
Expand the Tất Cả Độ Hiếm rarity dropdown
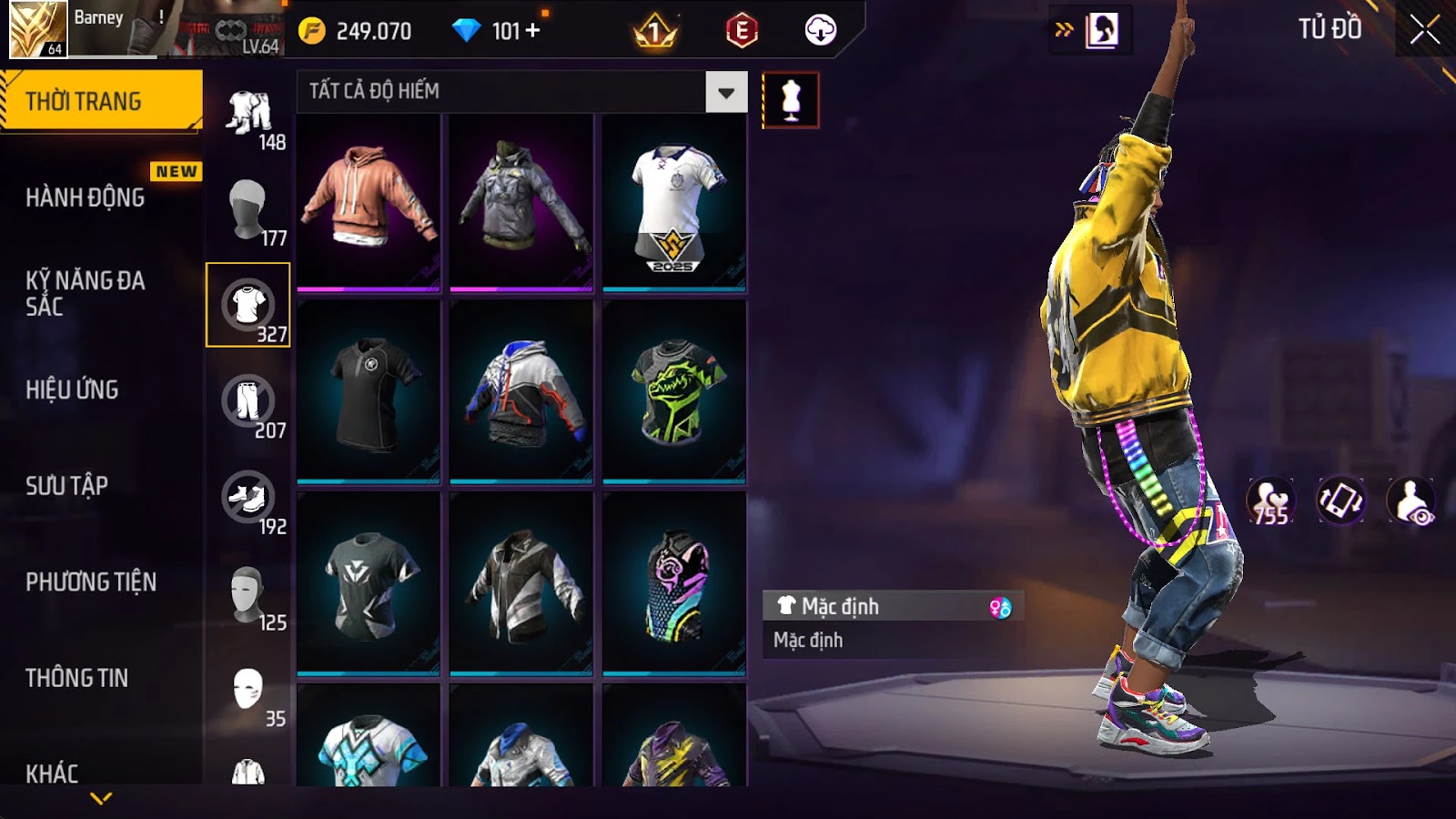[725, 92]
